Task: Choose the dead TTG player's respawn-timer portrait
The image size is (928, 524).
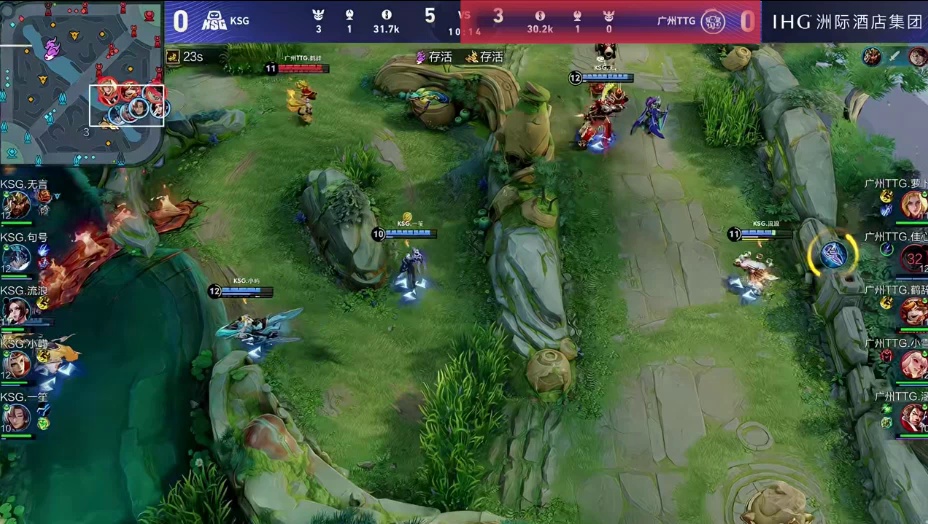Action: tap(912, 258)
